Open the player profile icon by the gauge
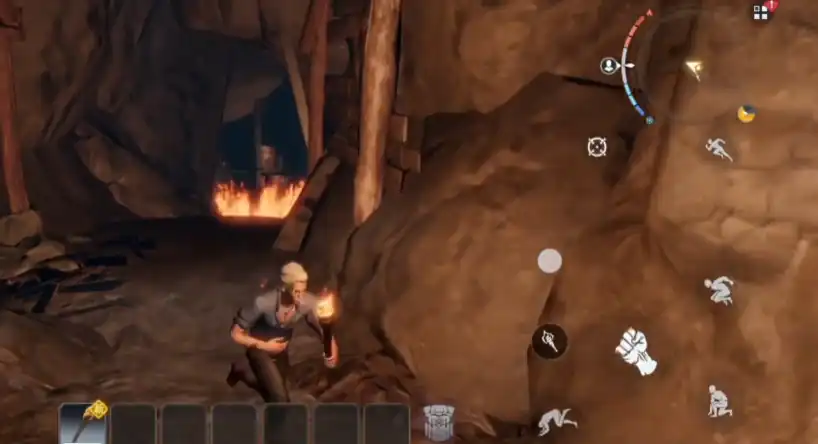The image size is (818, 444). click(609, 66)
